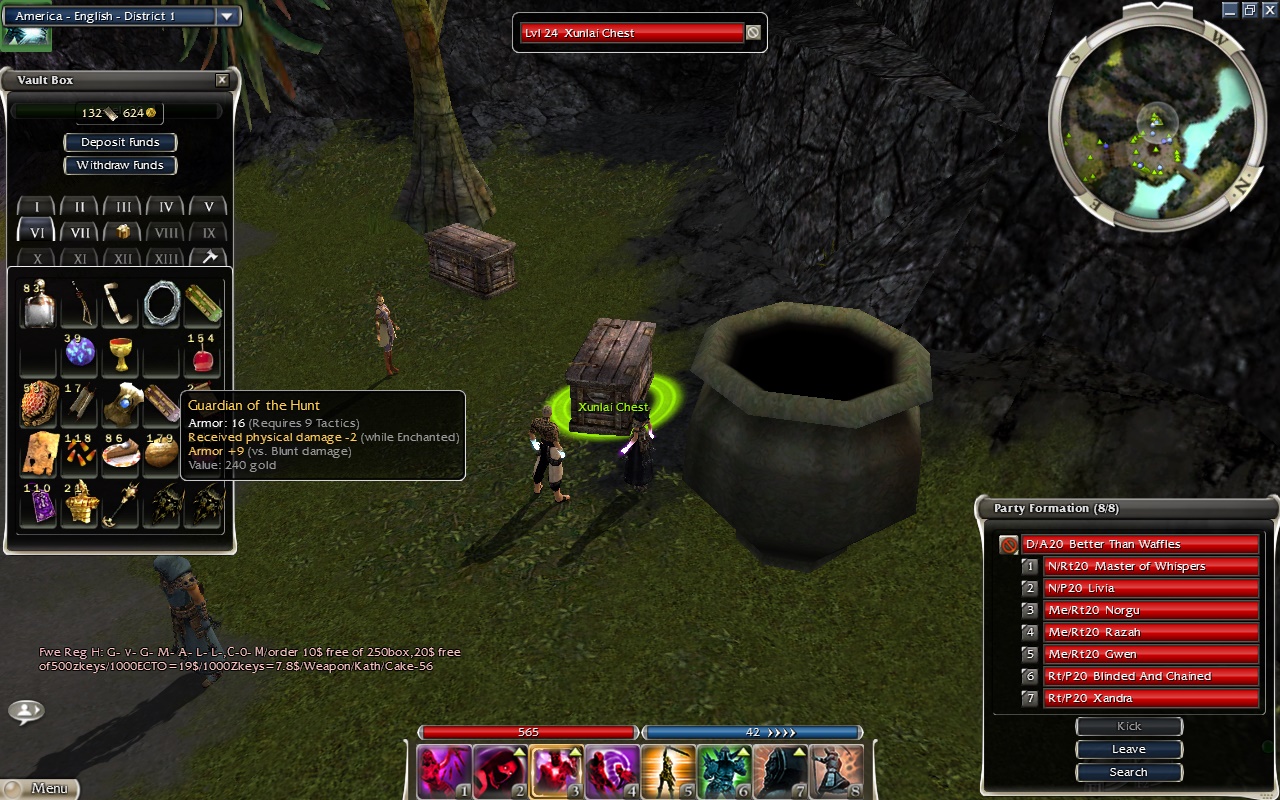Open the Menu button
Screen dimensions: 1280x800
coord(40,788)
